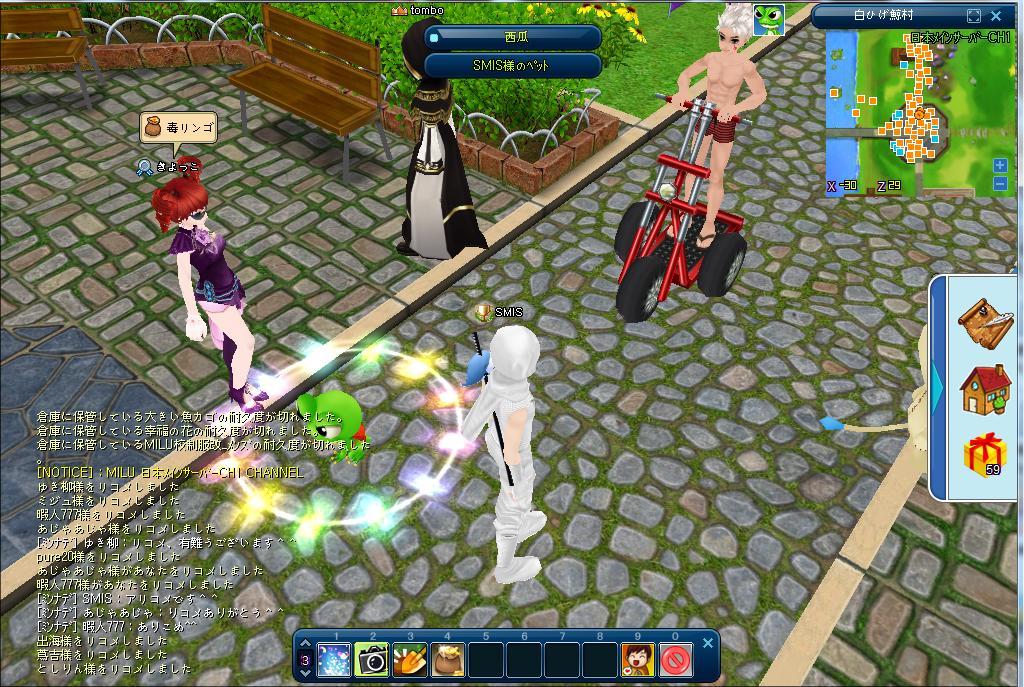Select the camera icon in the hotbar
The height and width of the screenshot is (687, 1024).
[372, 660]
